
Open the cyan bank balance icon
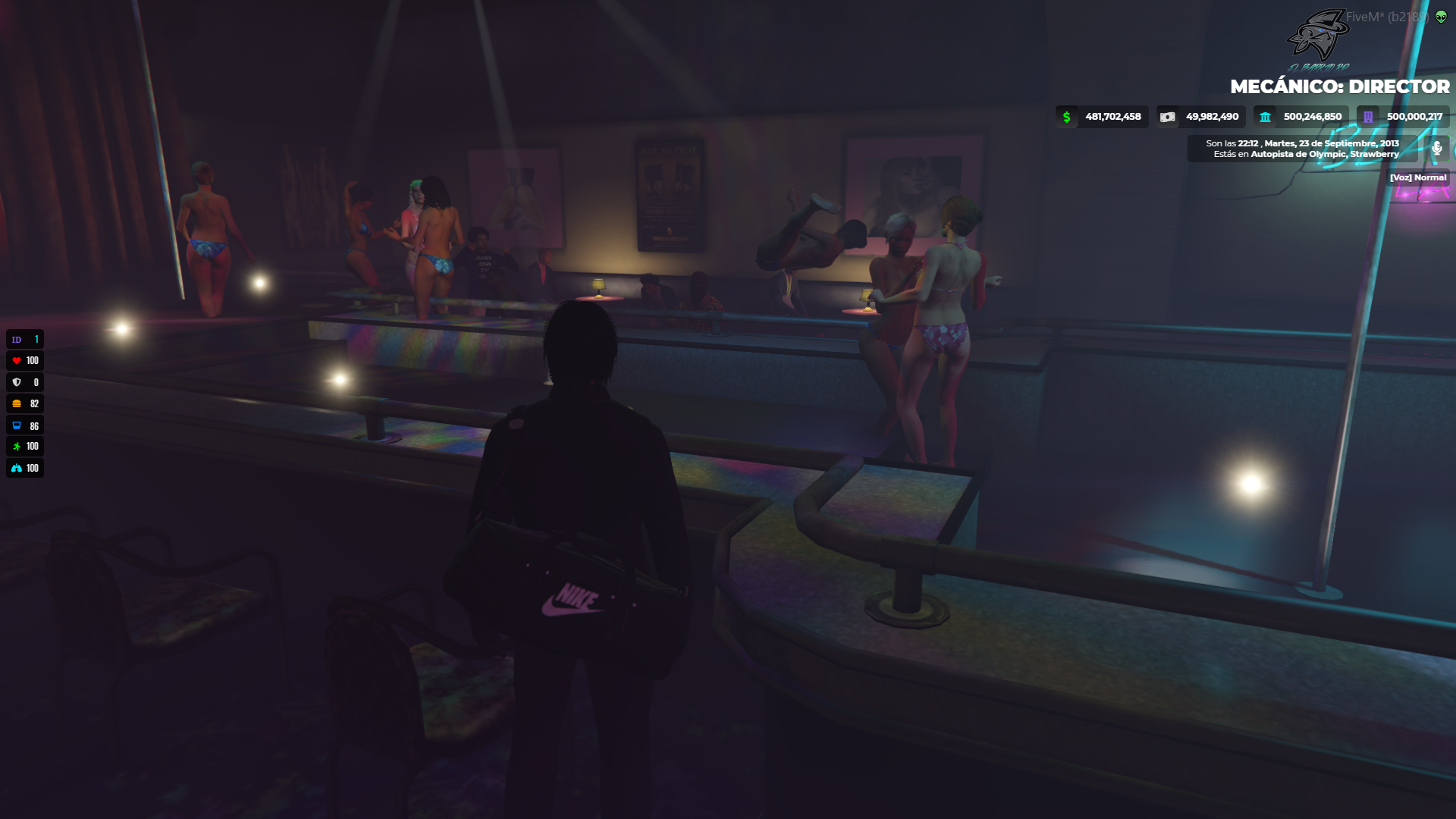(x=1264, y=117)
